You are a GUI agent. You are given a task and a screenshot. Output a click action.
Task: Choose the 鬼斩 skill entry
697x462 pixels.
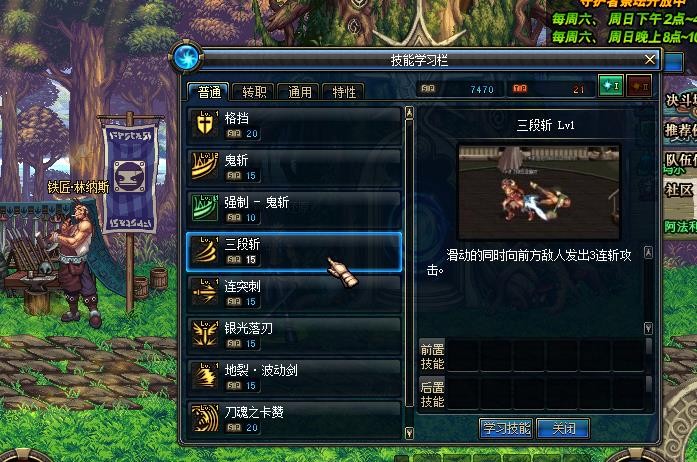pos(294,164)
